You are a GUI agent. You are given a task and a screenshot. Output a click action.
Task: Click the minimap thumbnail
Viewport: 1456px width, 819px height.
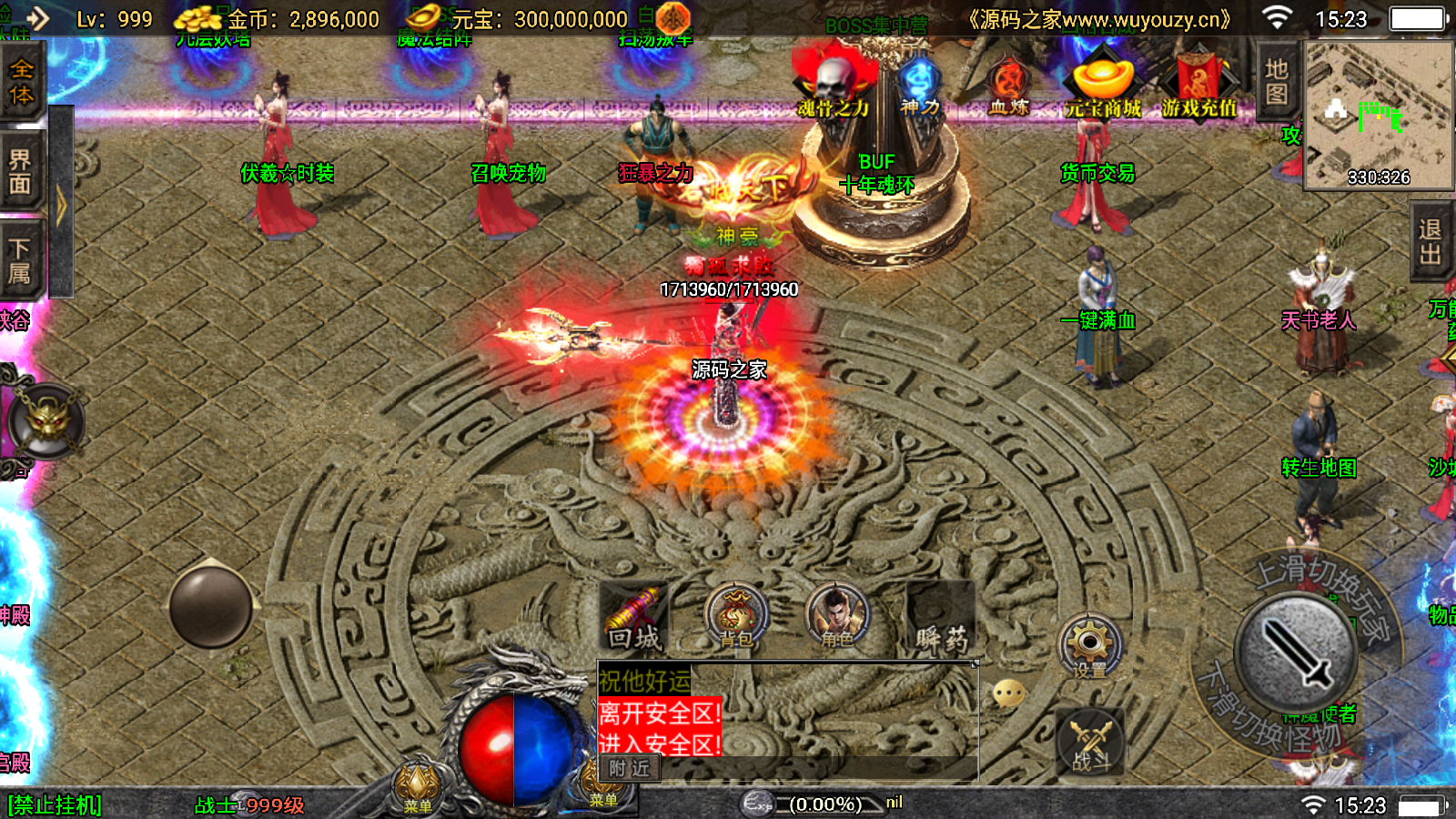pos(1379,115)
